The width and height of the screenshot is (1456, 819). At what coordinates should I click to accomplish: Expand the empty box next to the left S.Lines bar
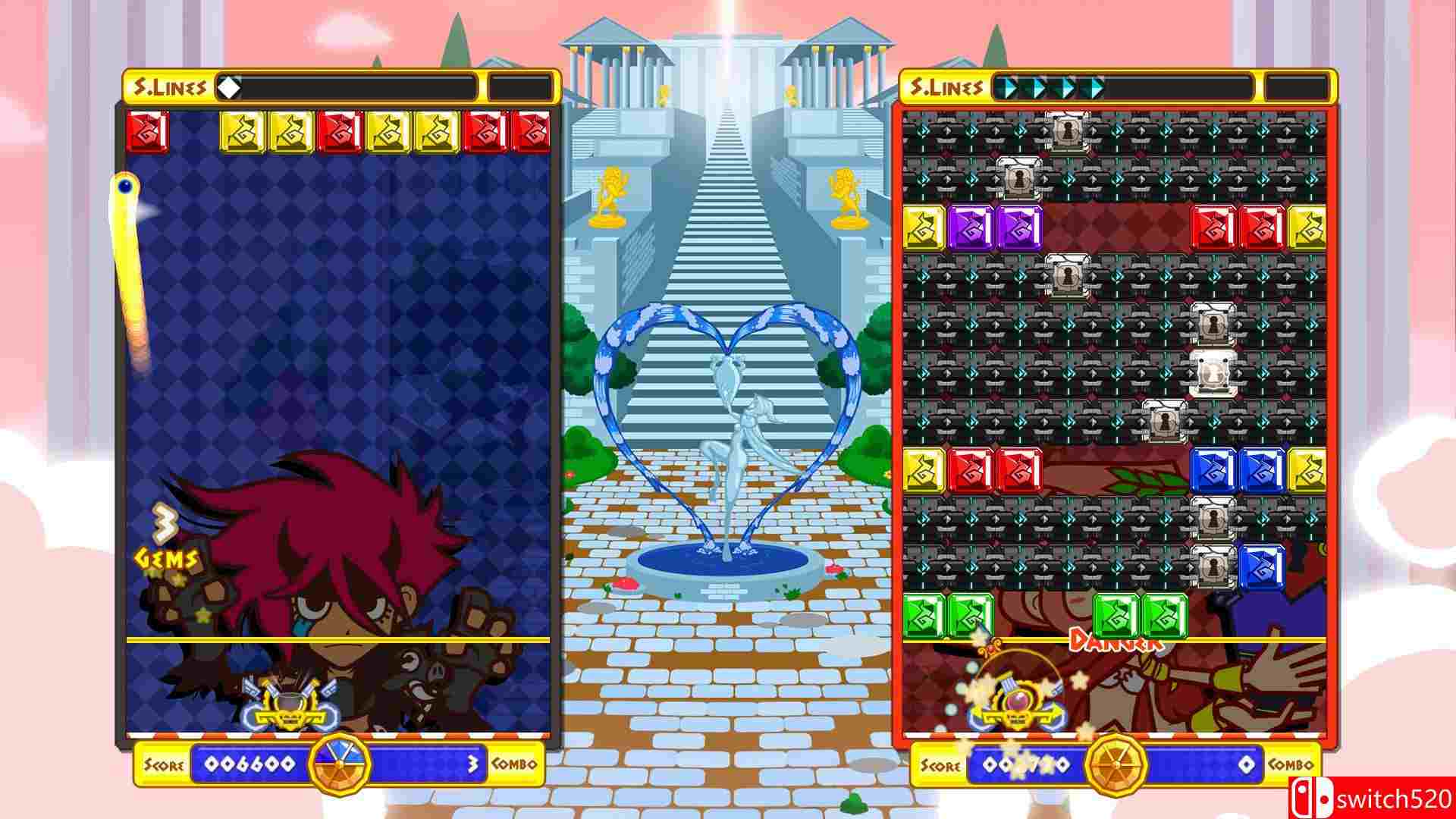[x=520, y=85]
